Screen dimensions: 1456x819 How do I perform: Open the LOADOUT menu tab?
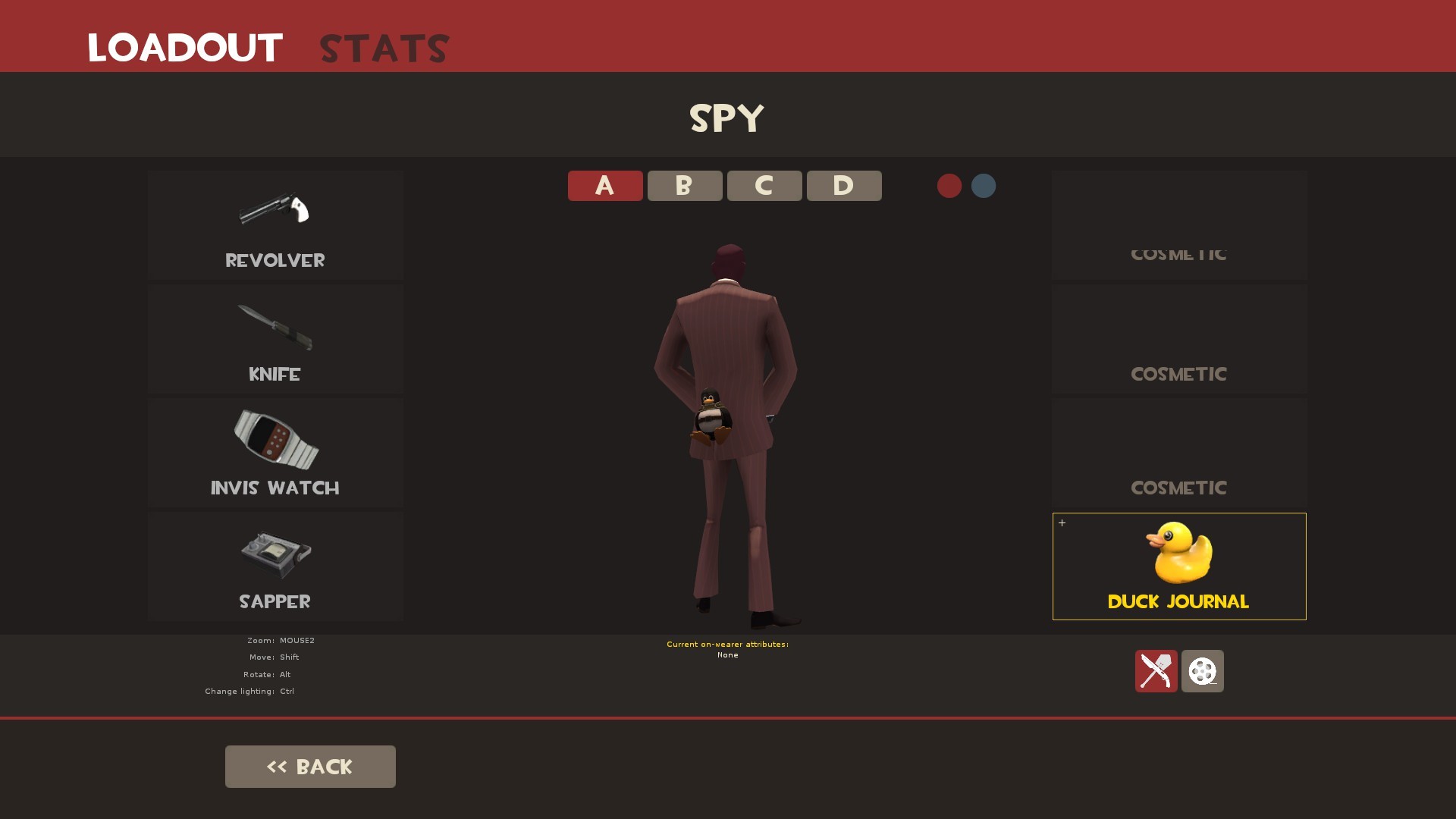click(x=184, y=47)
